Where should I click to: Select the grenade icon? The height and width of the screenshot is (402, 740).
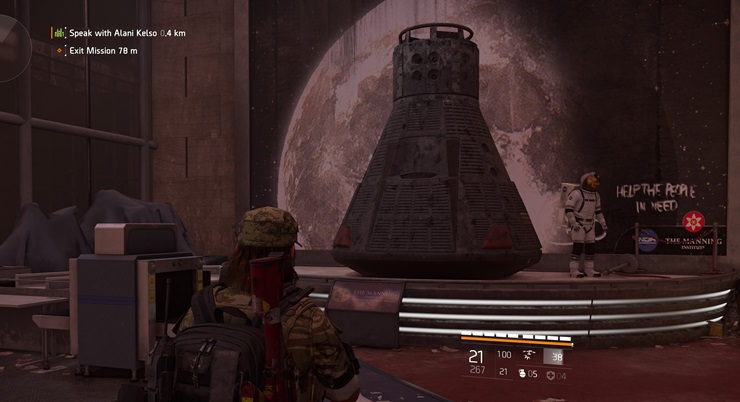pos(522,374)
